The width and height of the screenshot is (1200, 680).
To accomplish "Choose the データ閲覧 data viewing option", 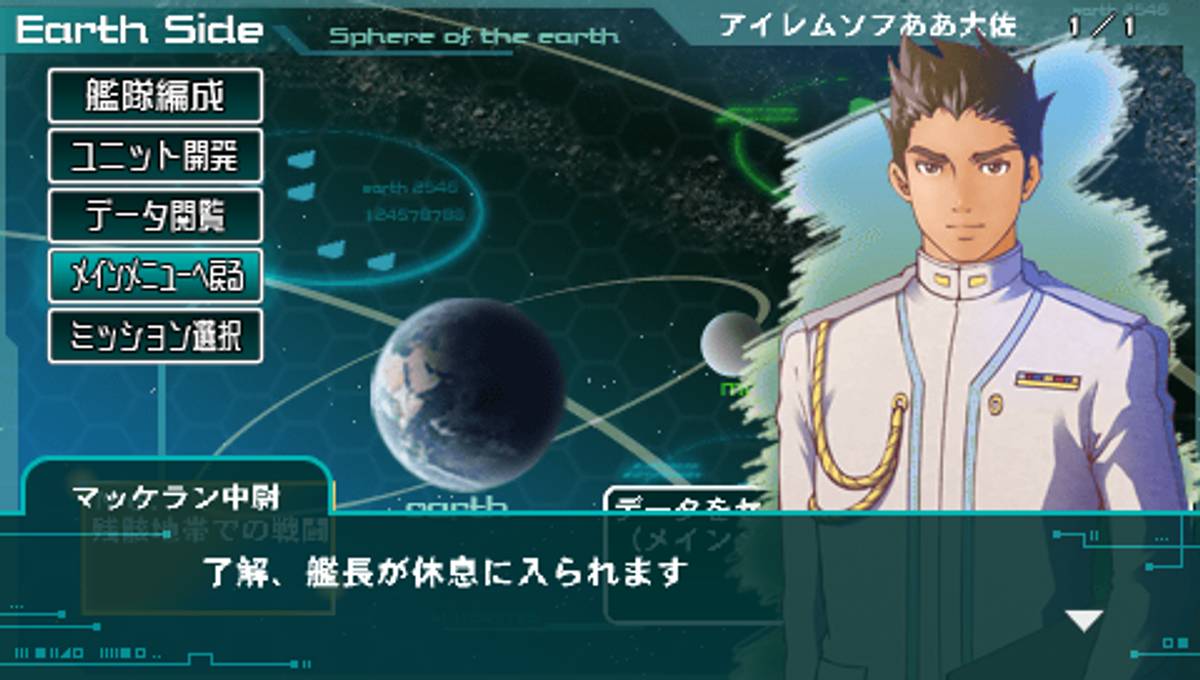I will pos(155,216).
